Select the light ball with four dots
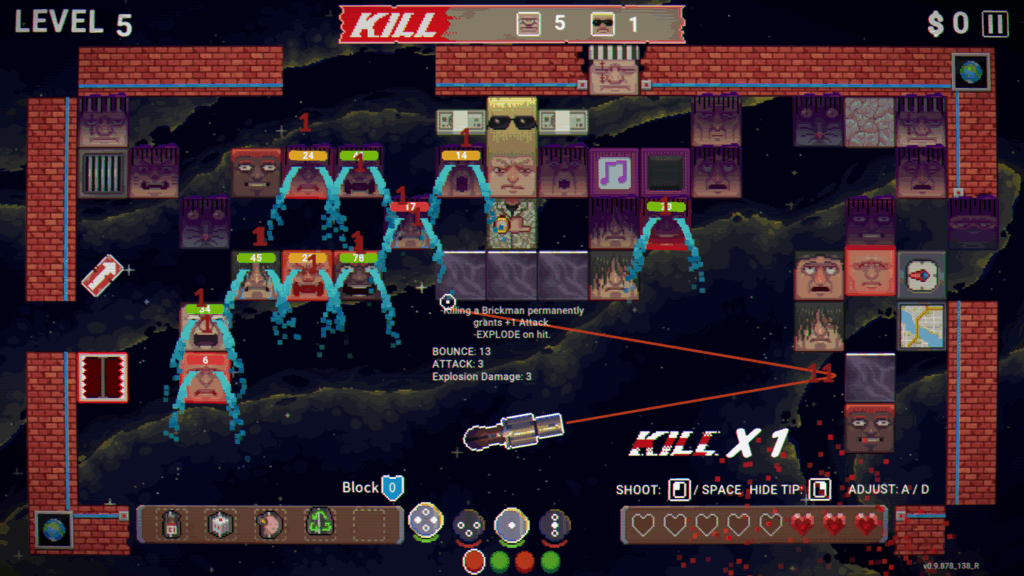Image resolution: width=1024 pixels, height=576 pixels. click(425, 523)
